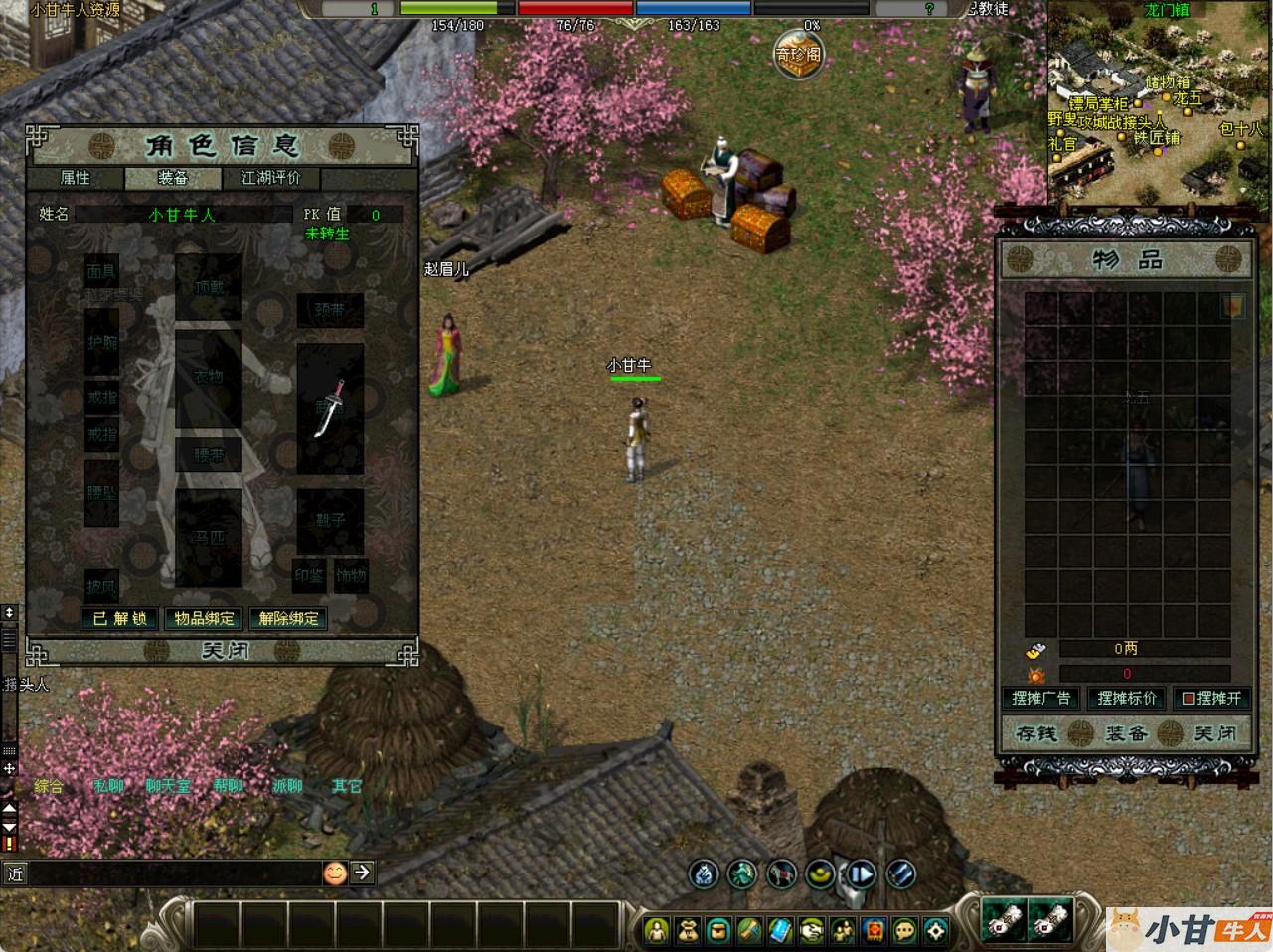Open the speech bubble chat icon
This screenshot has height=952, width=1273.
pos(904,931)
